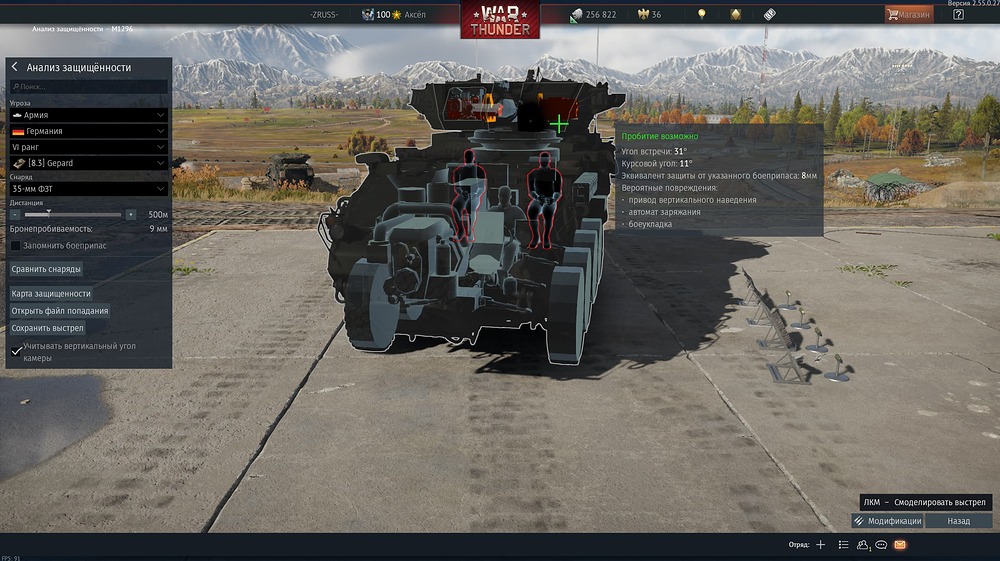Choose a shell from the 35-мм ФЗТ dropdown
Viewport: 1000px width, 561px height.
click(x=88, y=188)
